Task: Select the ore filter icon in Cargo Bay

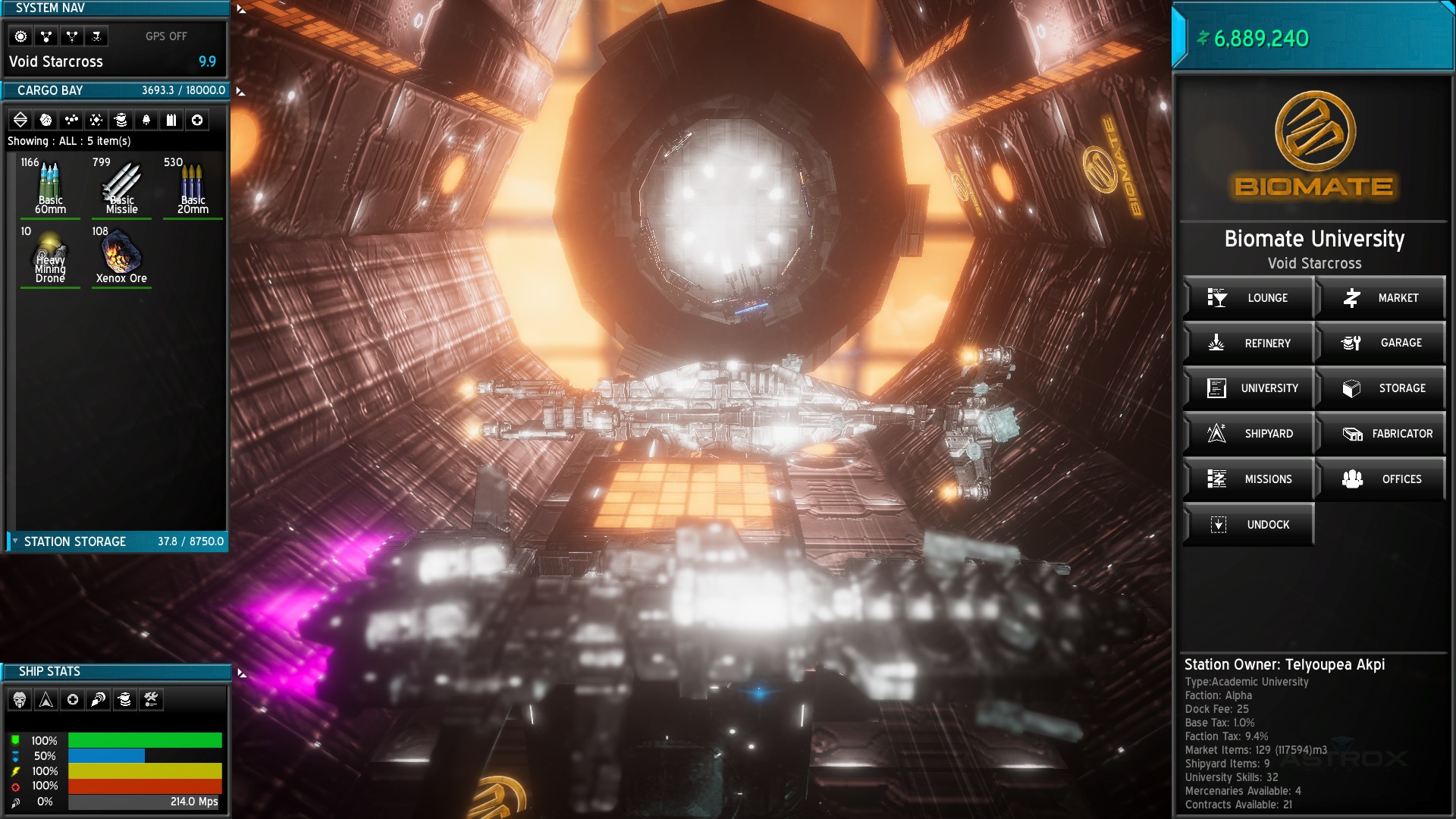Action: click(x=45, y=119)
